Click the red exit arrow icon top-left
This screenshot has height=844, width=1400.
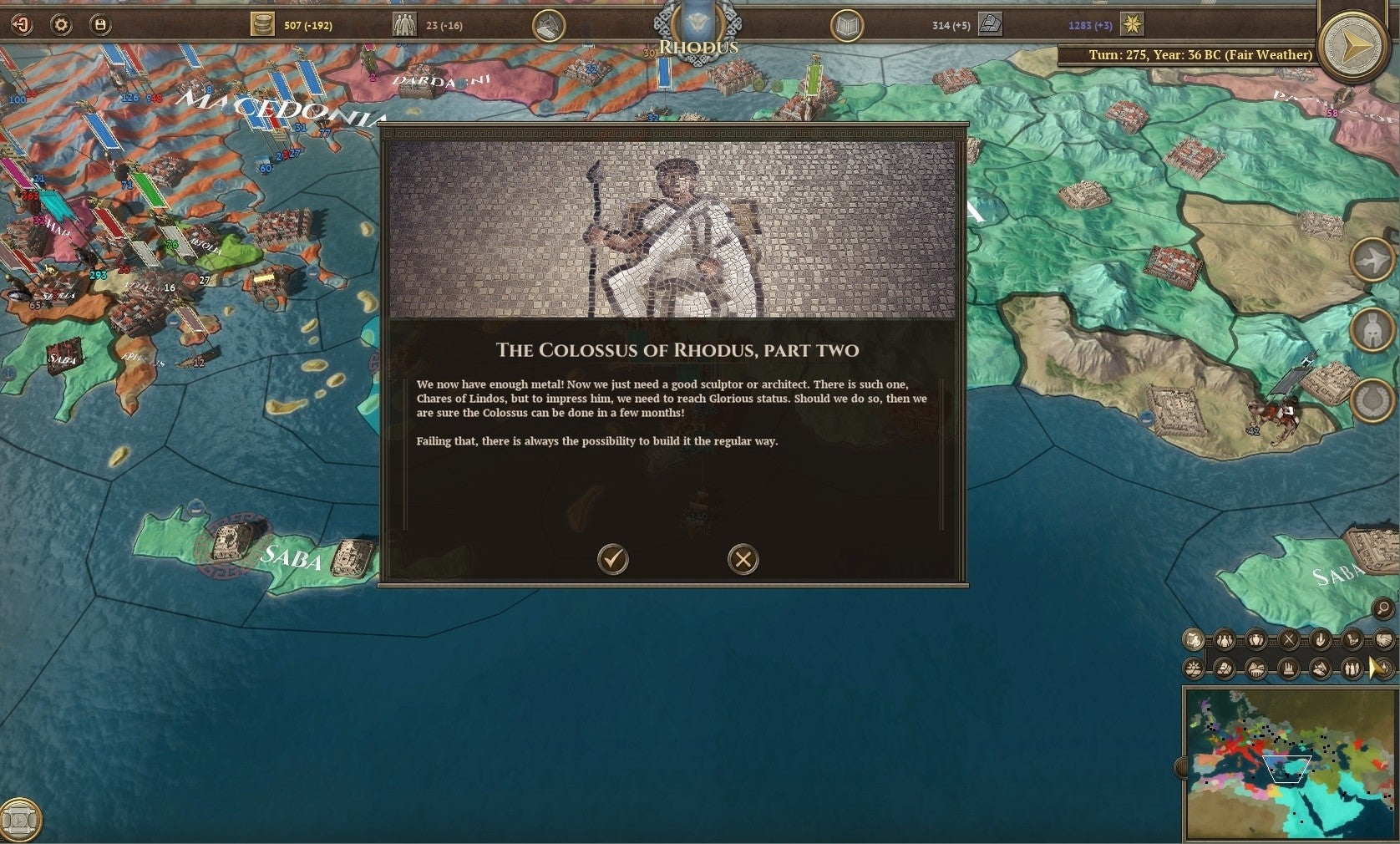point(21,25)
